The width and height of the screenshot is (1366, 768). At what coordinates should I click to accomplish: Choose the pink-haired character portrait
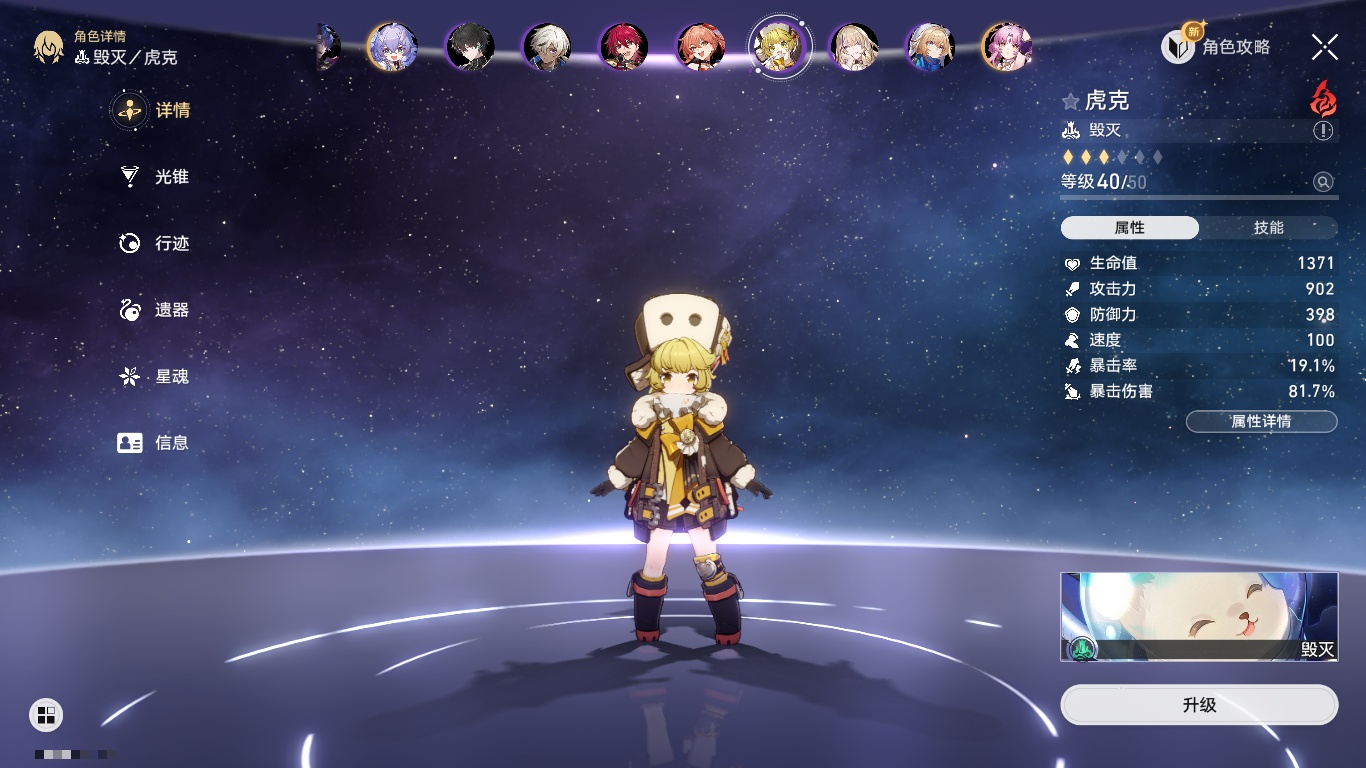[1007, 47]
